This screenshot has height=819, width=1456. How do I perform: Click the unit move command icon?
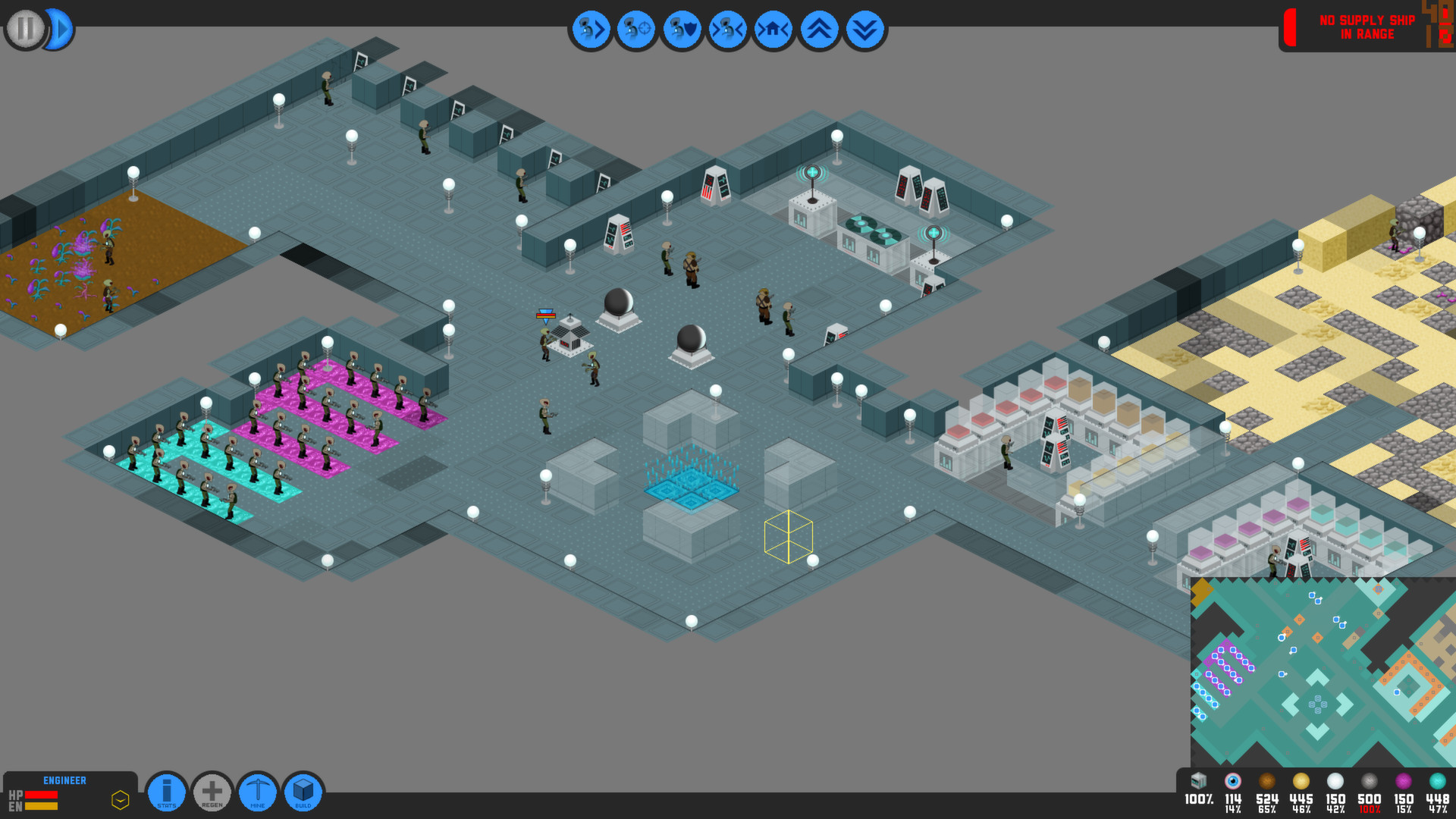(x=591, y=30)
